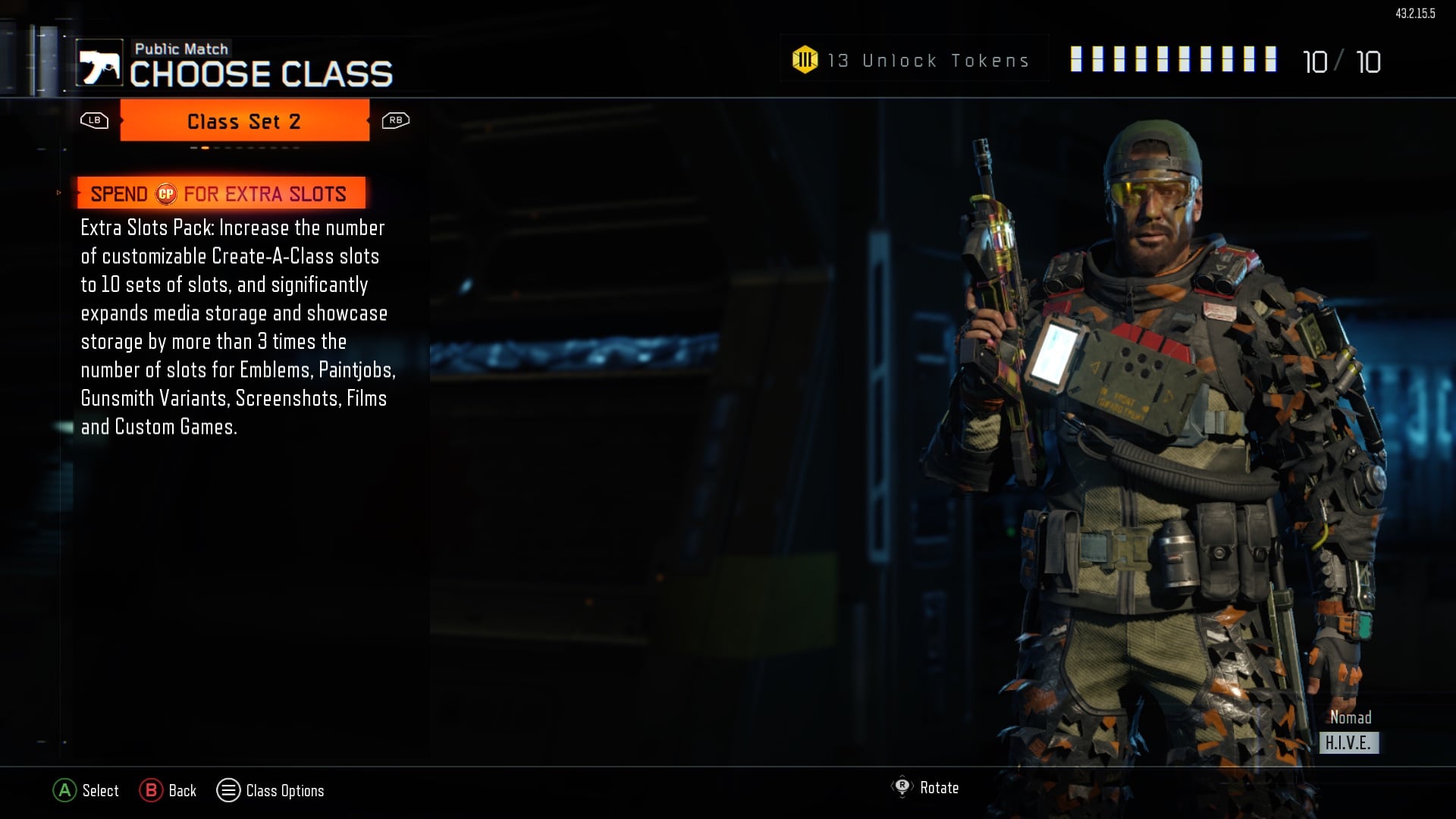Screen dimensions: 1456x819
Task: Click the LB bumper icon
Action: pos(93,120)
